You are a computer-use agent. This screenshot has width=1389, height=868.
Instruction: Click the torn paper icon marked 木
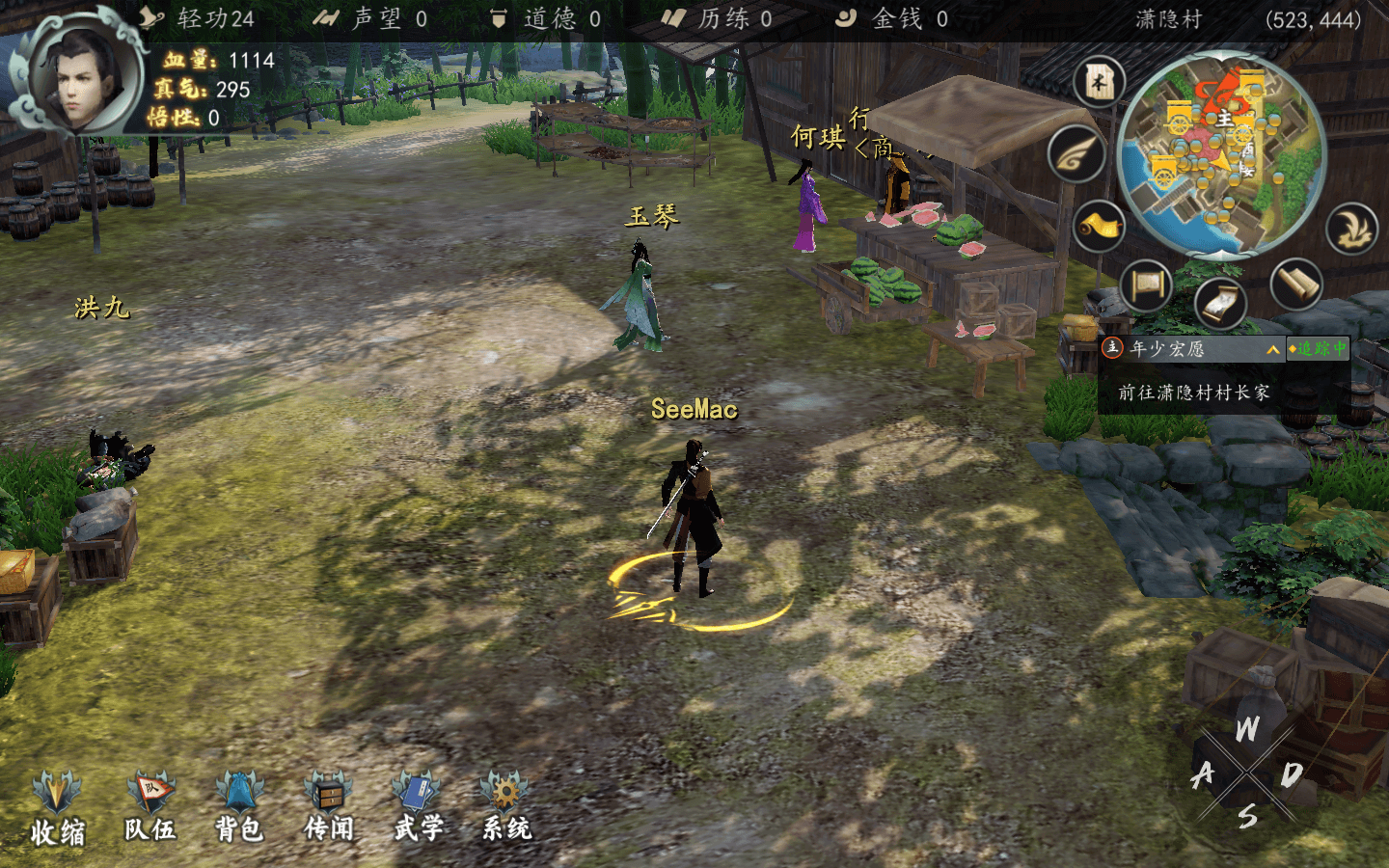click(1100, 82)
